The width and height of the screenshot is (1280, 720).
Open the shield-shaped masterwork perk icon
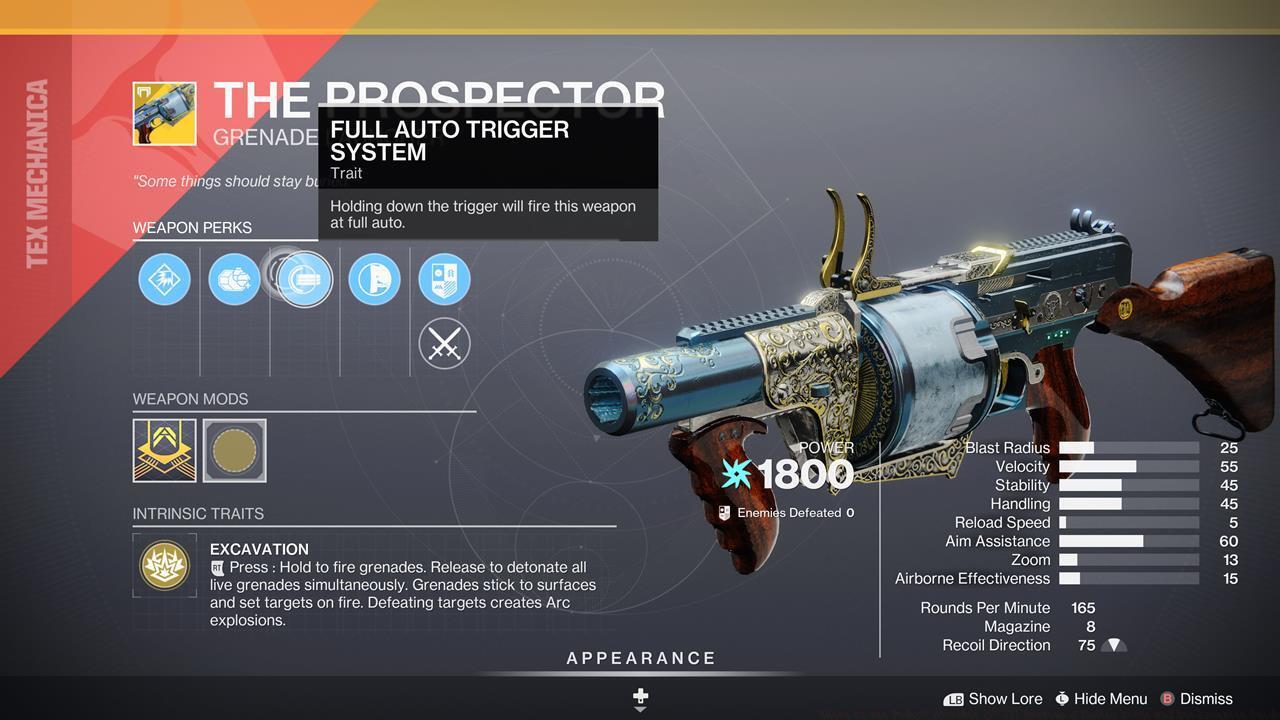pos(444,279)
